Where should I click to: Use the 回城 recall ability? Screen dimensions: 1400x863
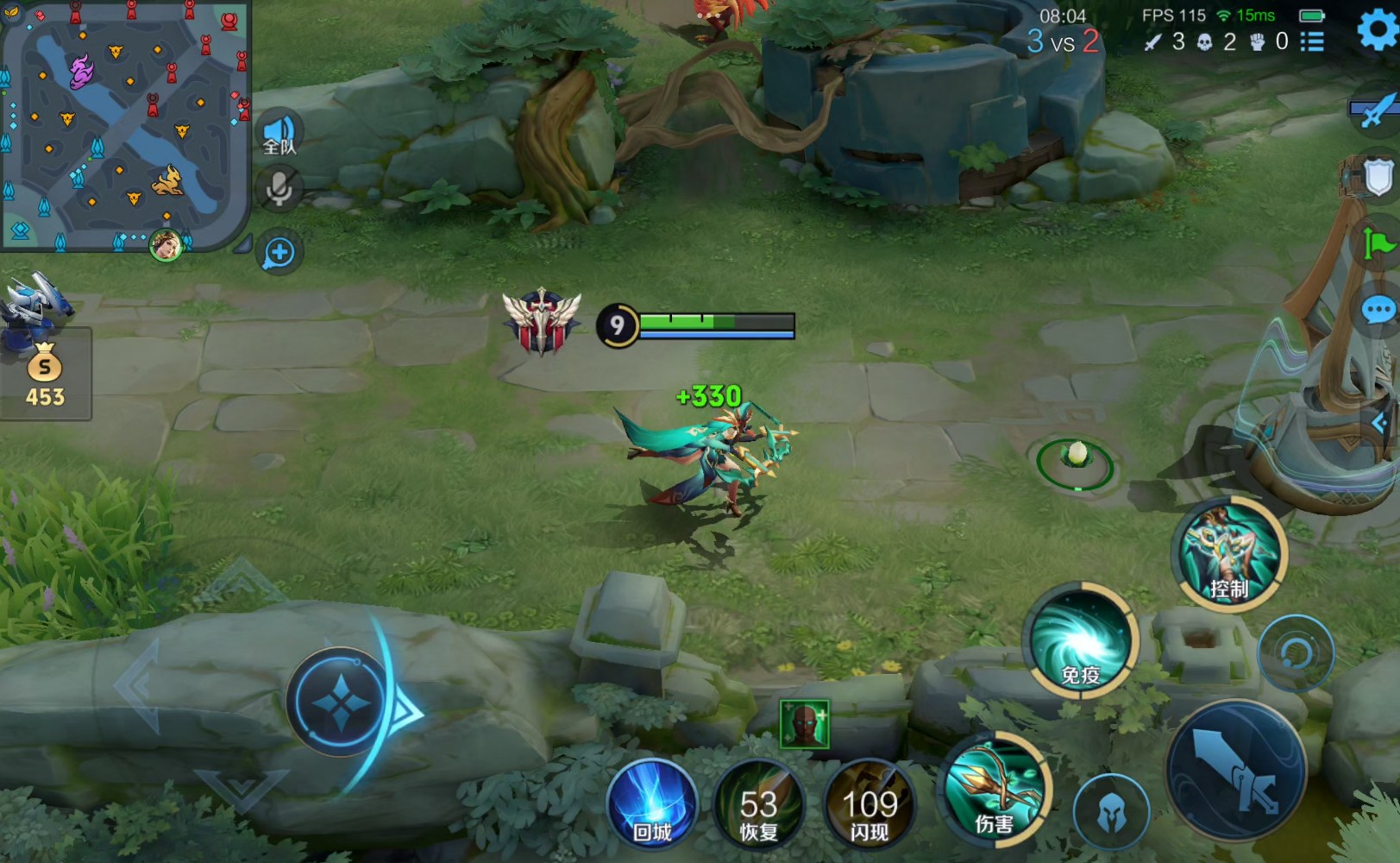[x=652, y=804]
